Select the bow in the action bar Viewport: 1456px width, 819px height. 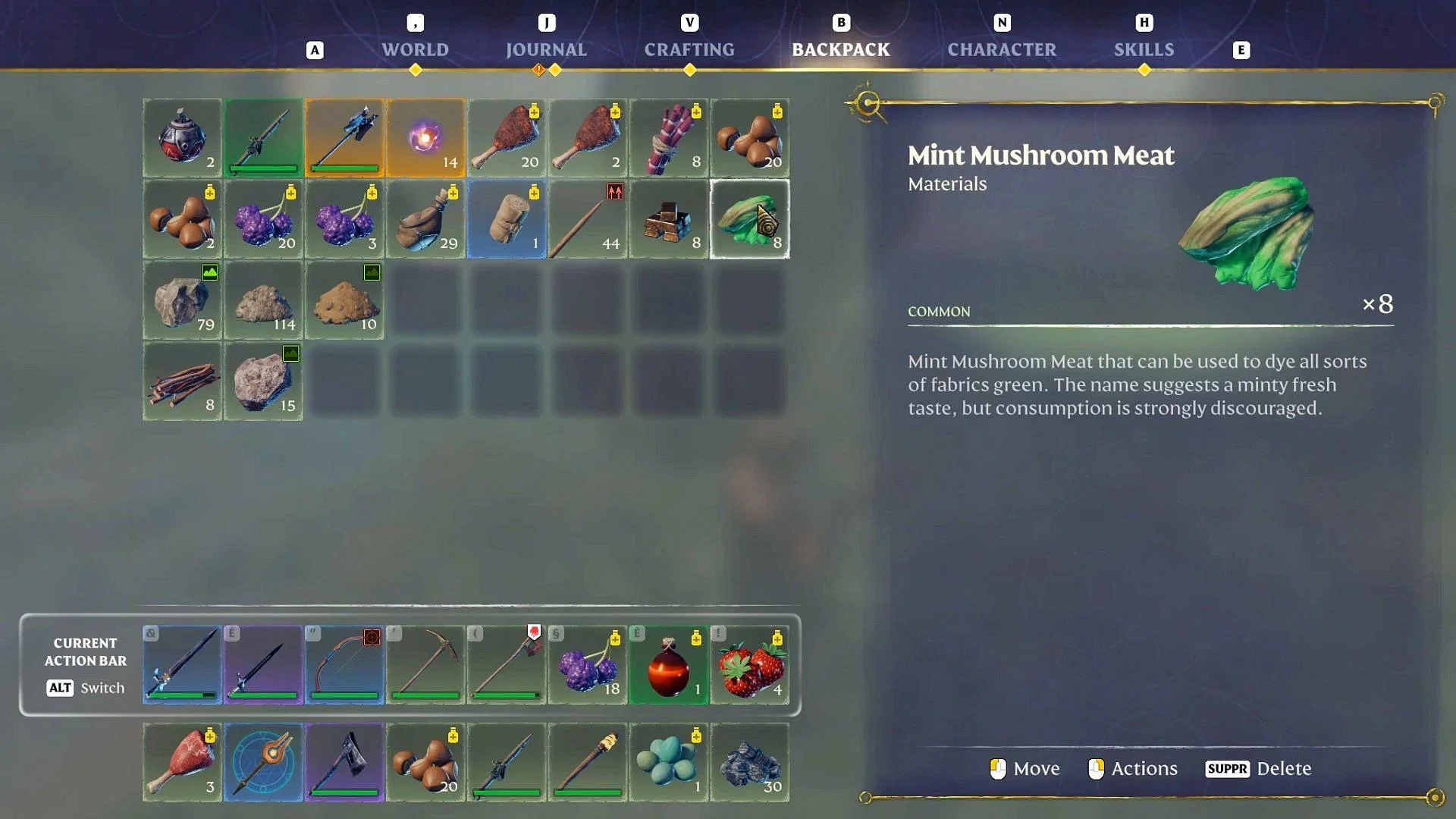[x=344, y=665]
